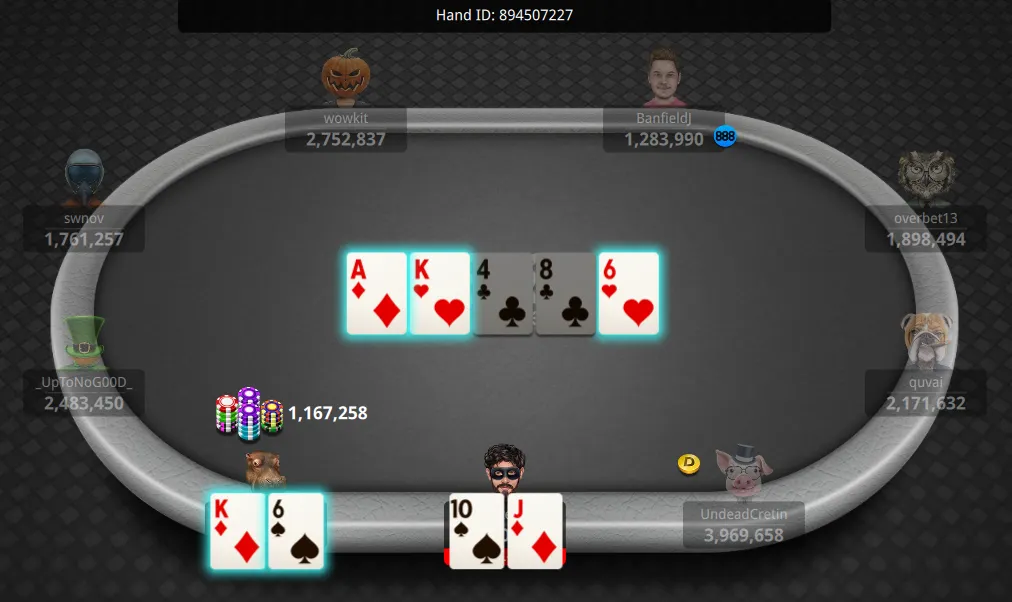1012x602 pixels.
Task: Select the 10 of spades hole card
Action: 476,531
